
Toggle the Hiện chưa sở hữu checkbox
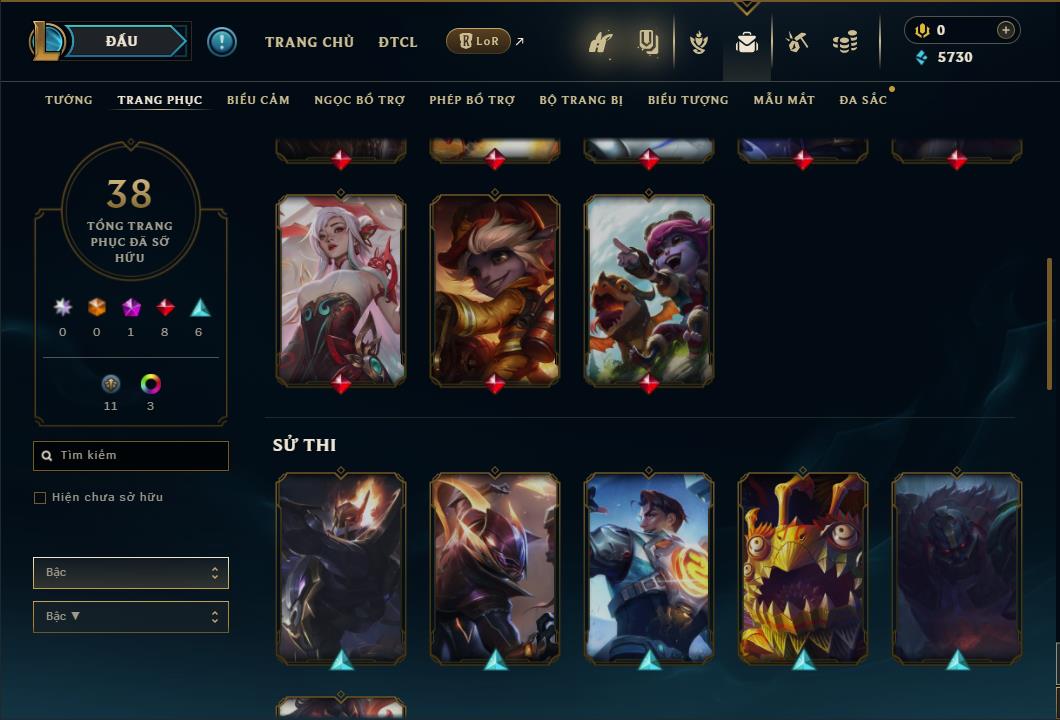[x=40, y=498]
